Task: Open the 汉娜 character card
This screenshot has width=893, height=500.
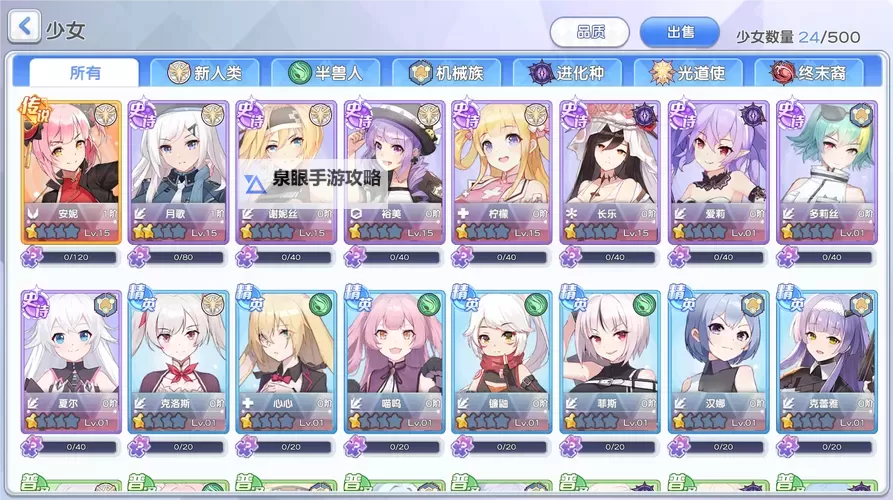Action: (x=718, y=362)
